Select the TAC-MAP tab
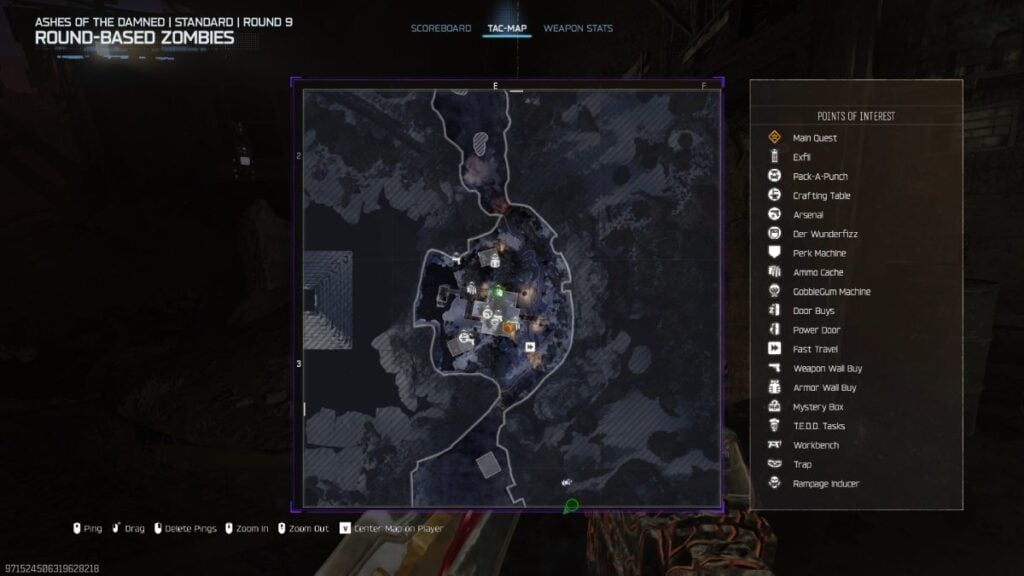 [x=507, y=28]
